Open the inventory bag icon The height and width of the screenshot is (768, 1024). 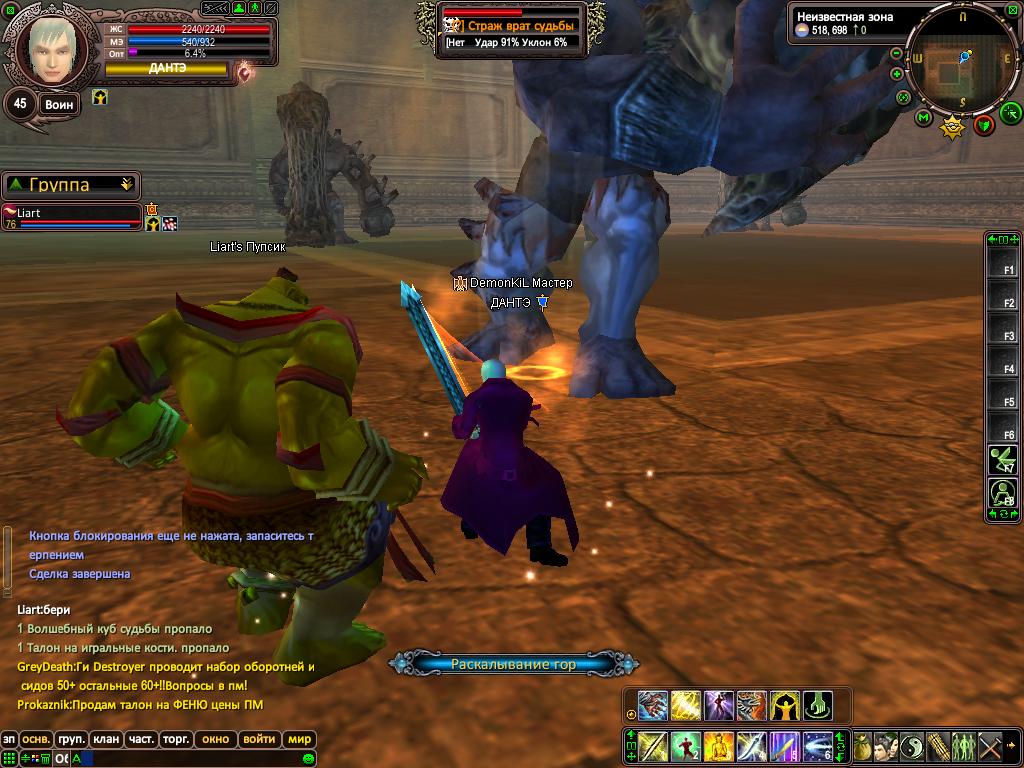pos(861,746)
